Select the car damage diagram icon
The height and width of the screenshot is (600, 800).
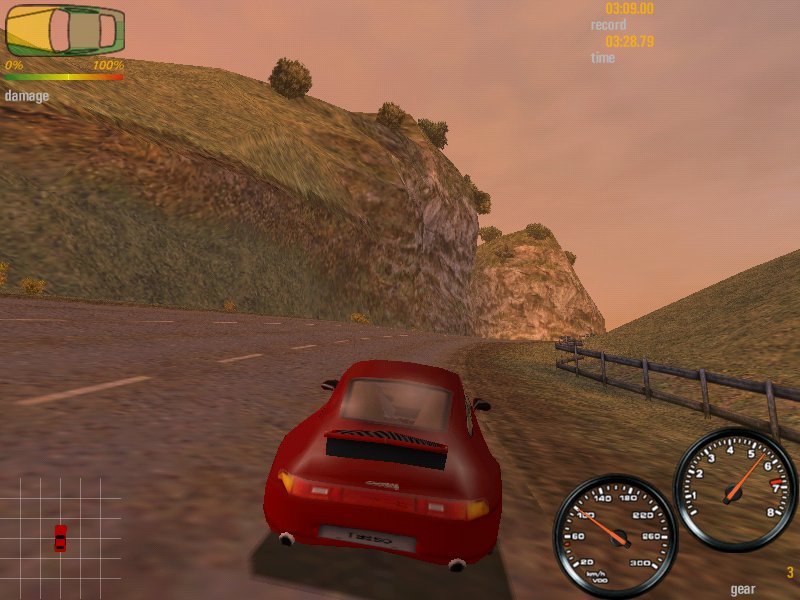click(x=65, y=31)
